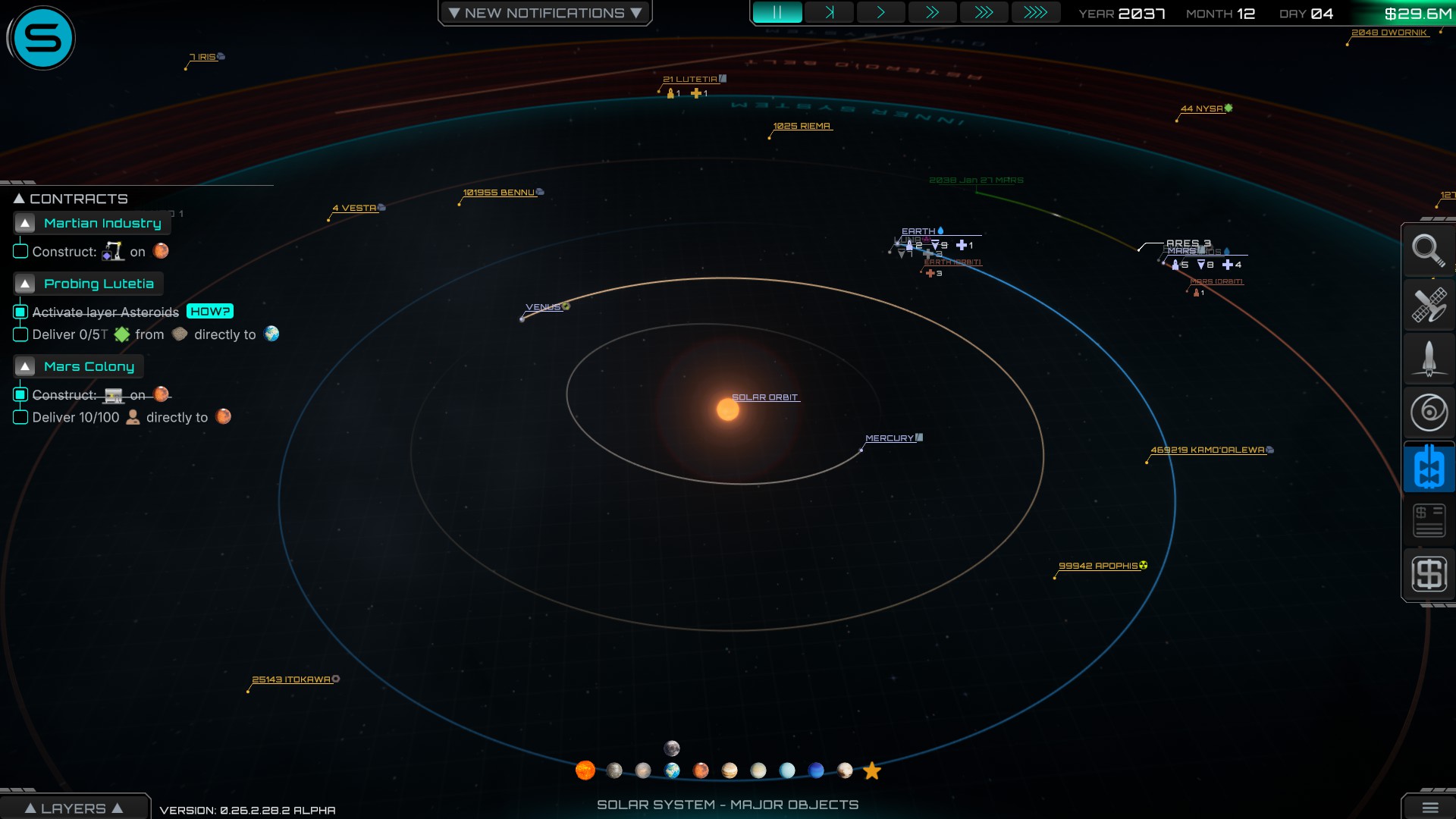Set time to double-arrow fast speed

click(x=932, y=13)
